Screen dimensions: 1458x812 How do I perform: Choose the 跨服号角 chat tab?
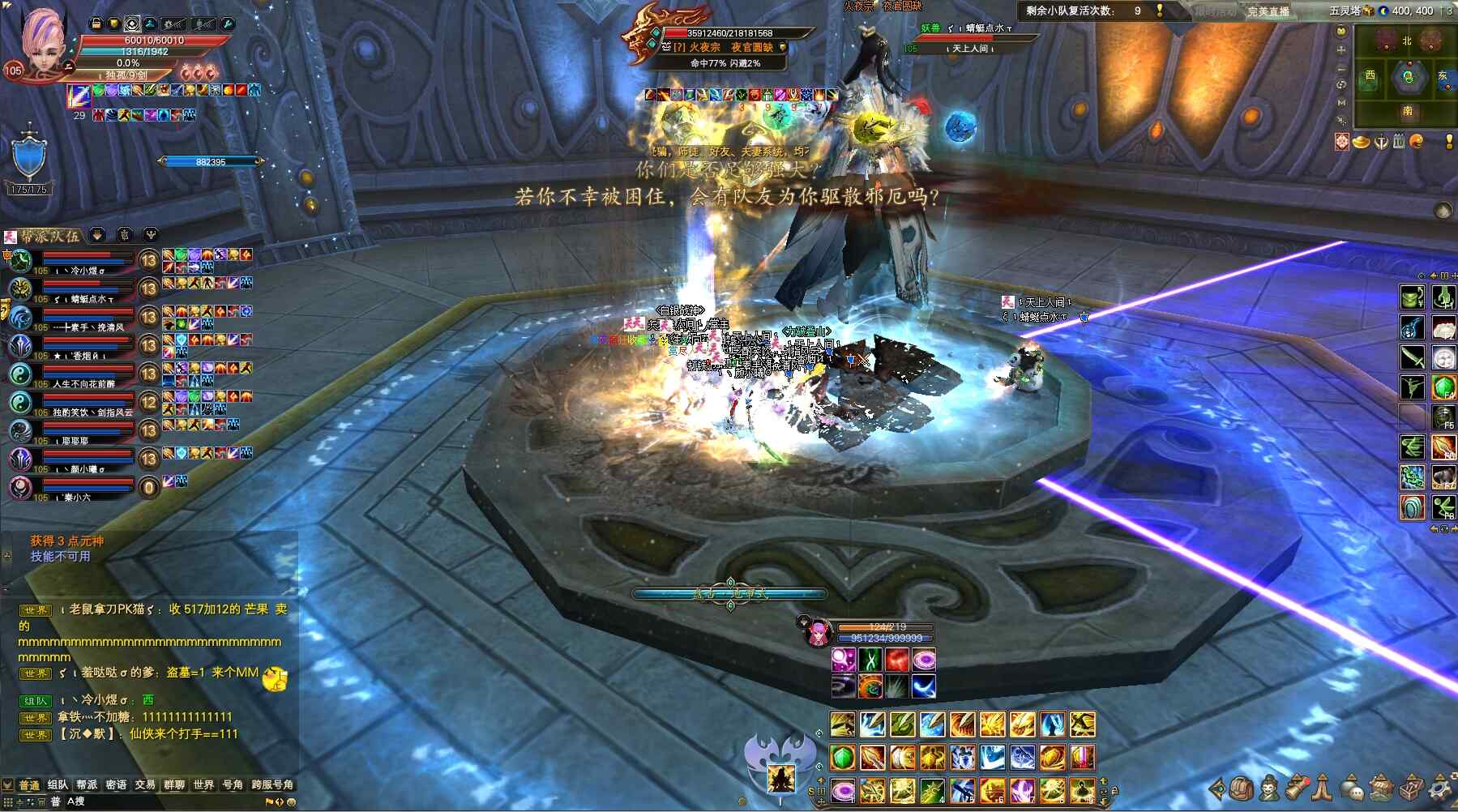272,784
